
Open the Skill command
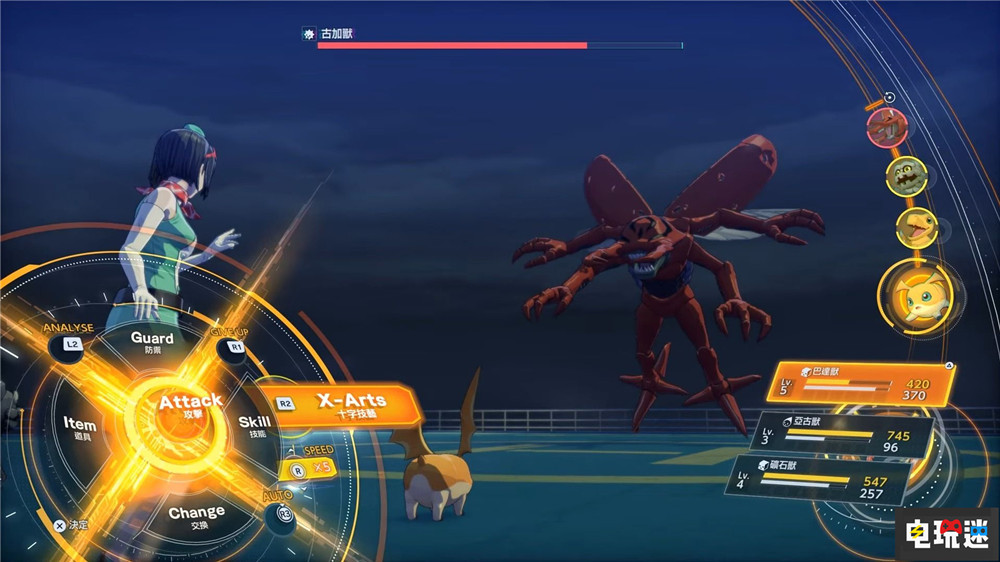(254, 425)
